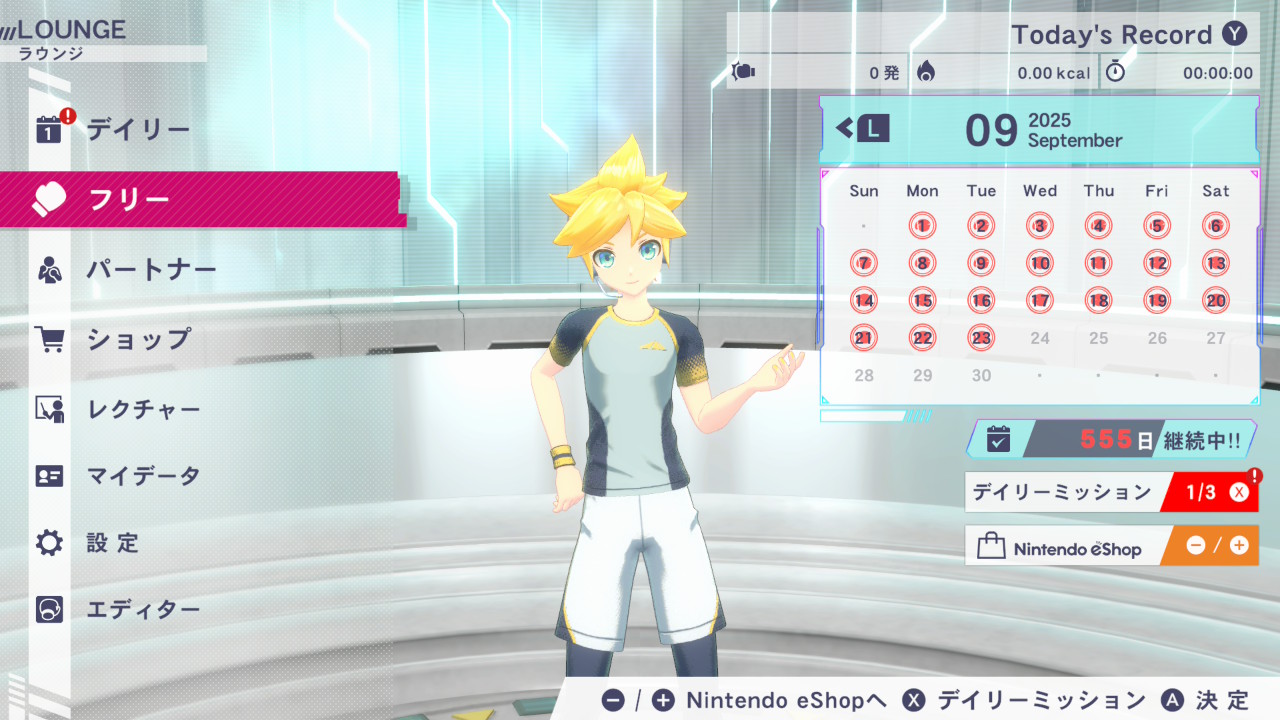1280x720 pixels.
Task: Open the 設定 settings menu
Action: [112, 543]
